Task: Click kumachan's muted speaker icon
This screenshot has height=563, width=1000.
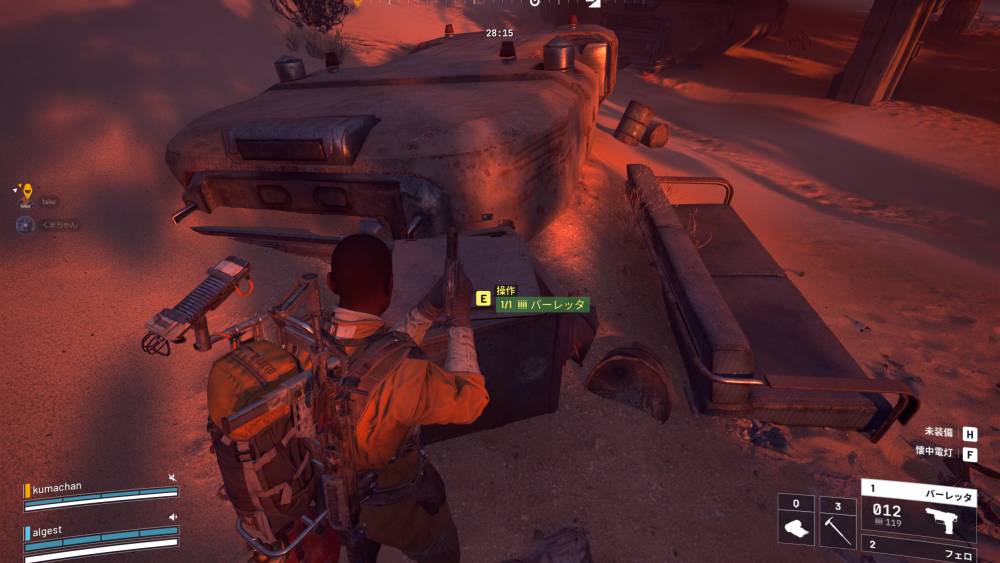Action: pyautogui.click(x=173, y=479)
